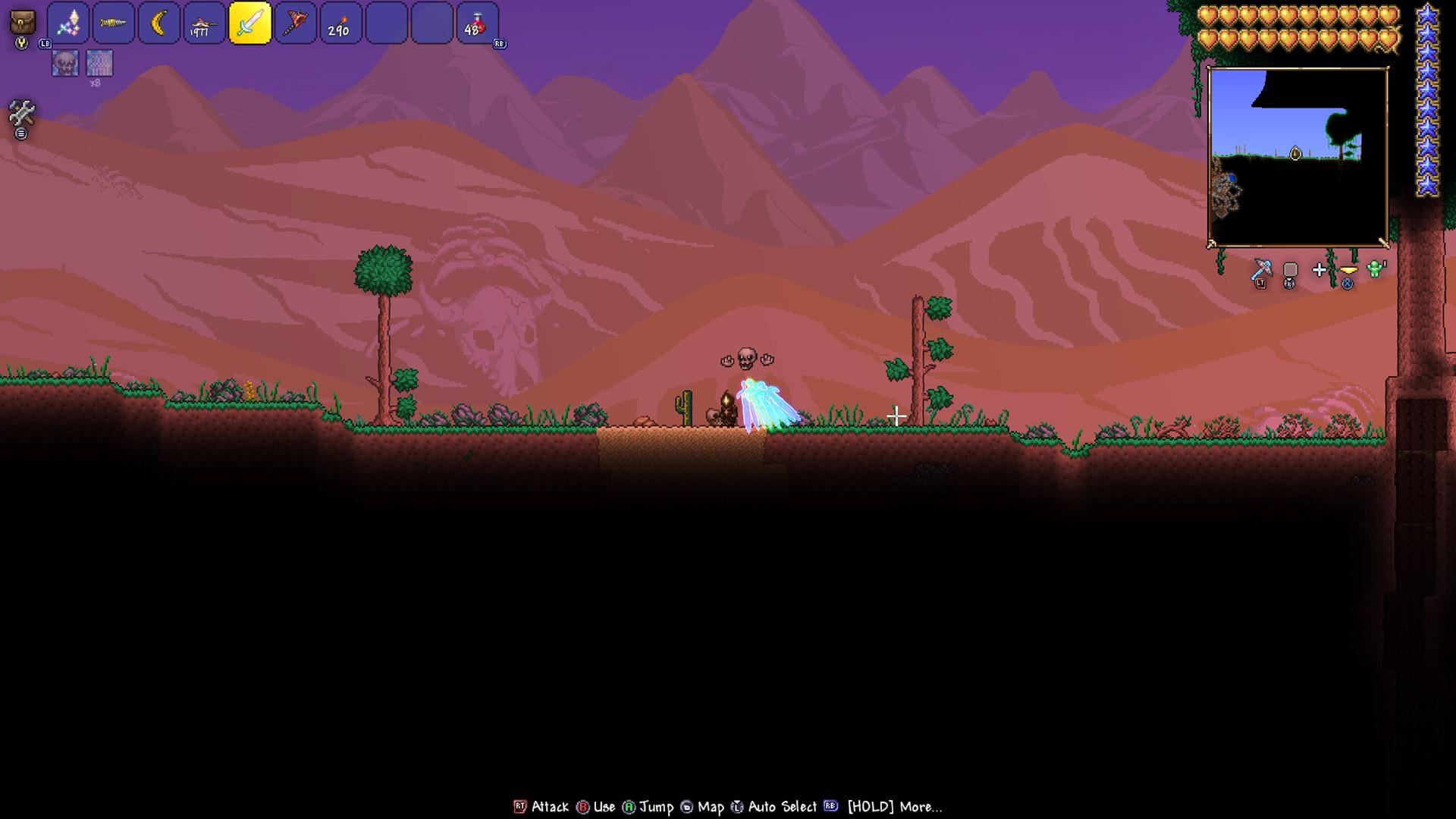Select the shark gun with 1977 ammo

coord(205,24)
